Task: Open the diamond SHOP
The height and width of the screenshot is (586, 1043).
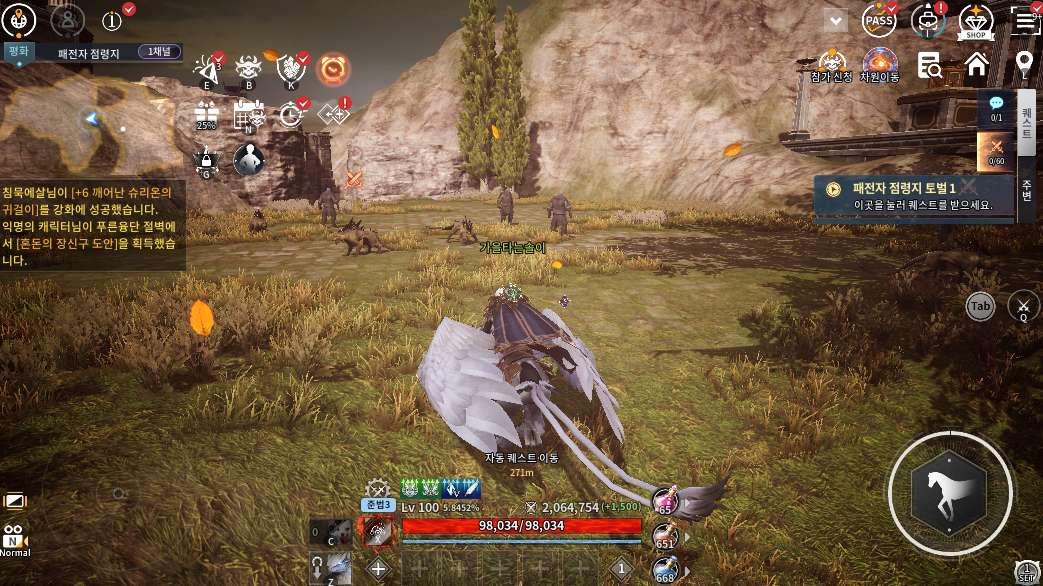Action: 975,20
